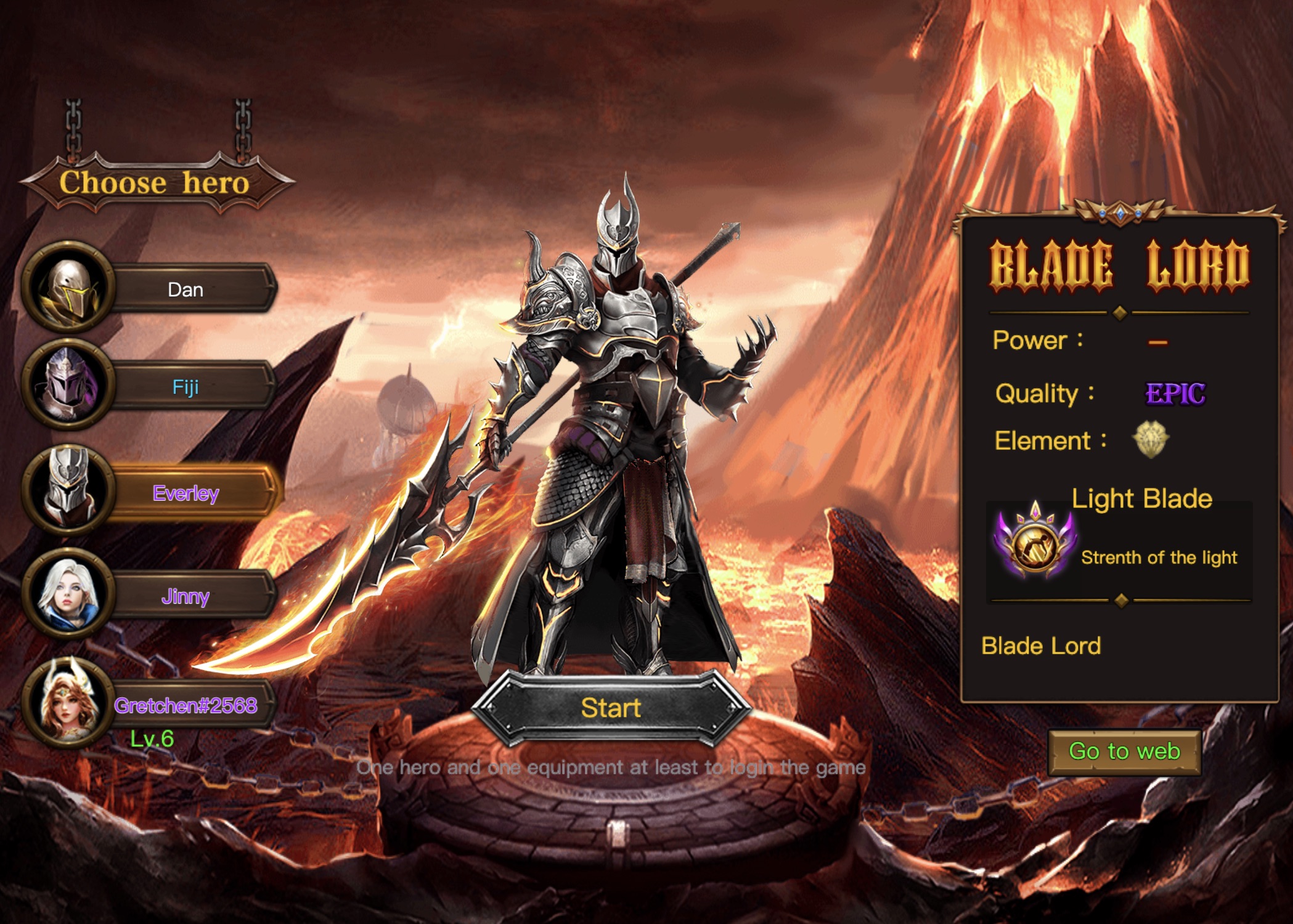Select the hero named Dan
The height and width of the screenshot is (924, 1293).
point(185,290)
